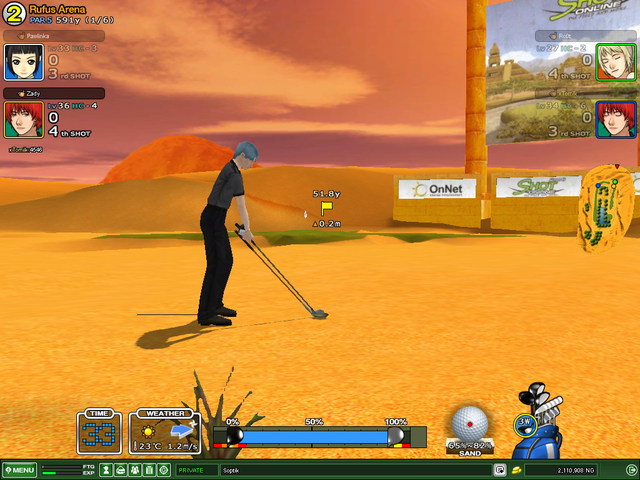Select Pavlorka's player portrait
The height and width of the screenshot is (480, 640).
[22, 63]
